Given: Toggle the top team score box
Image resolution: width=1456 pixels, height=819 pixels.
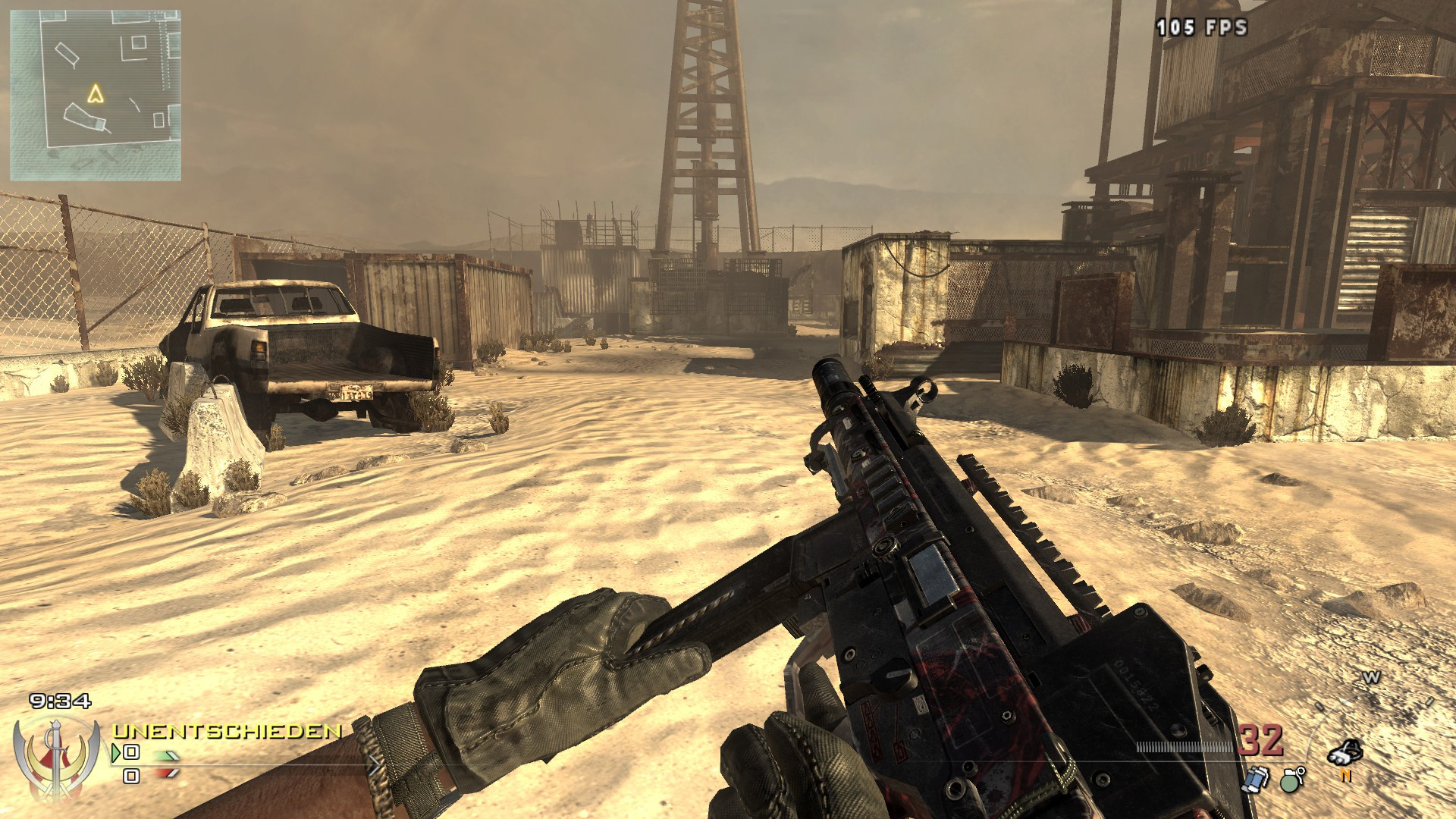Looking at the screenshot, I should [x=130, y=752].
